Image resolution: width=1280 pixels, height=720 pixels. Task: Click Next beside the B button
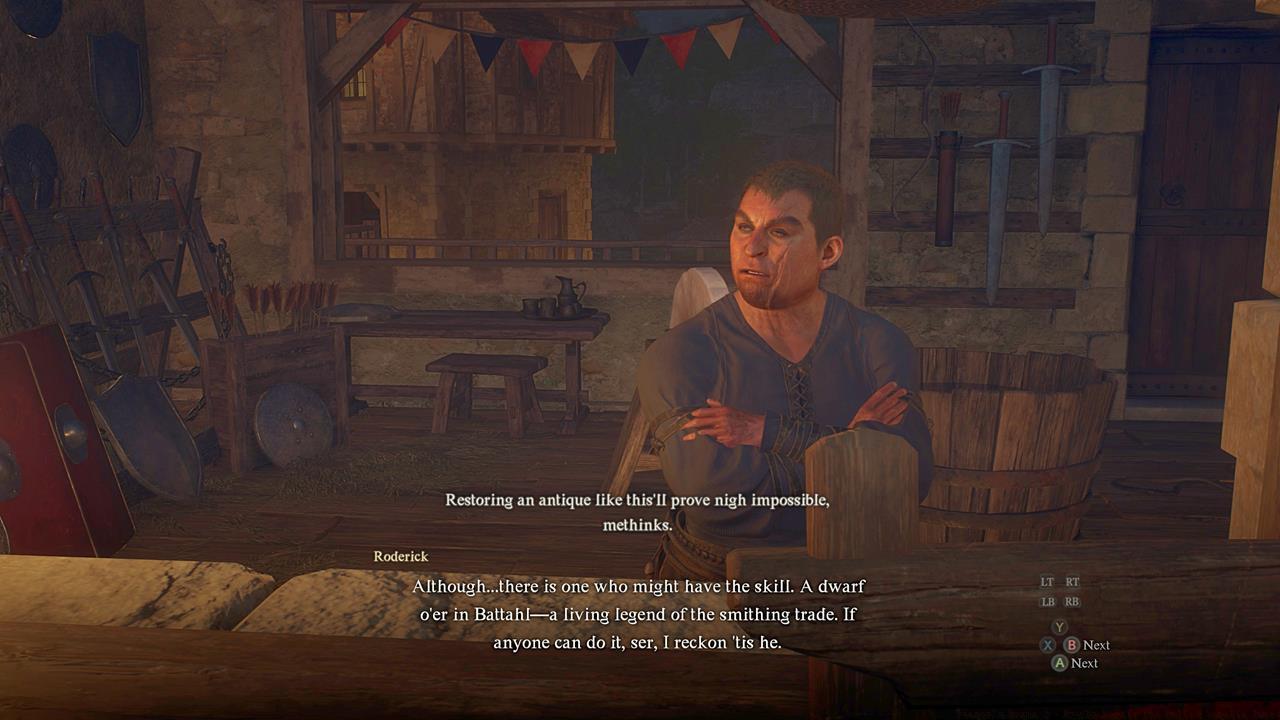[x=1096, y=645]
